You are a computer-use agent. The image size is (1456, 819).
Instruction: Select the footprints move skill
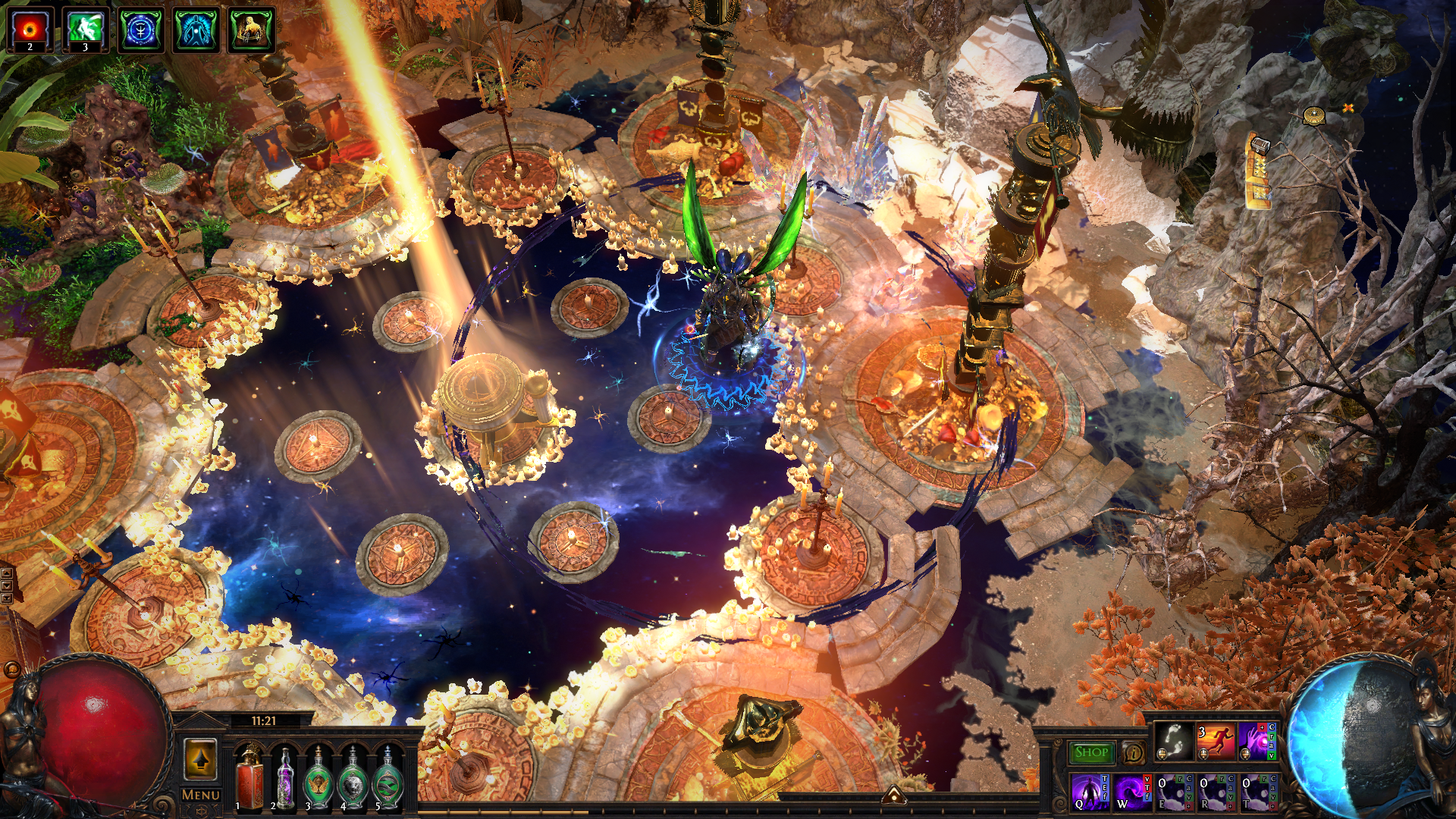[1173, 742]
